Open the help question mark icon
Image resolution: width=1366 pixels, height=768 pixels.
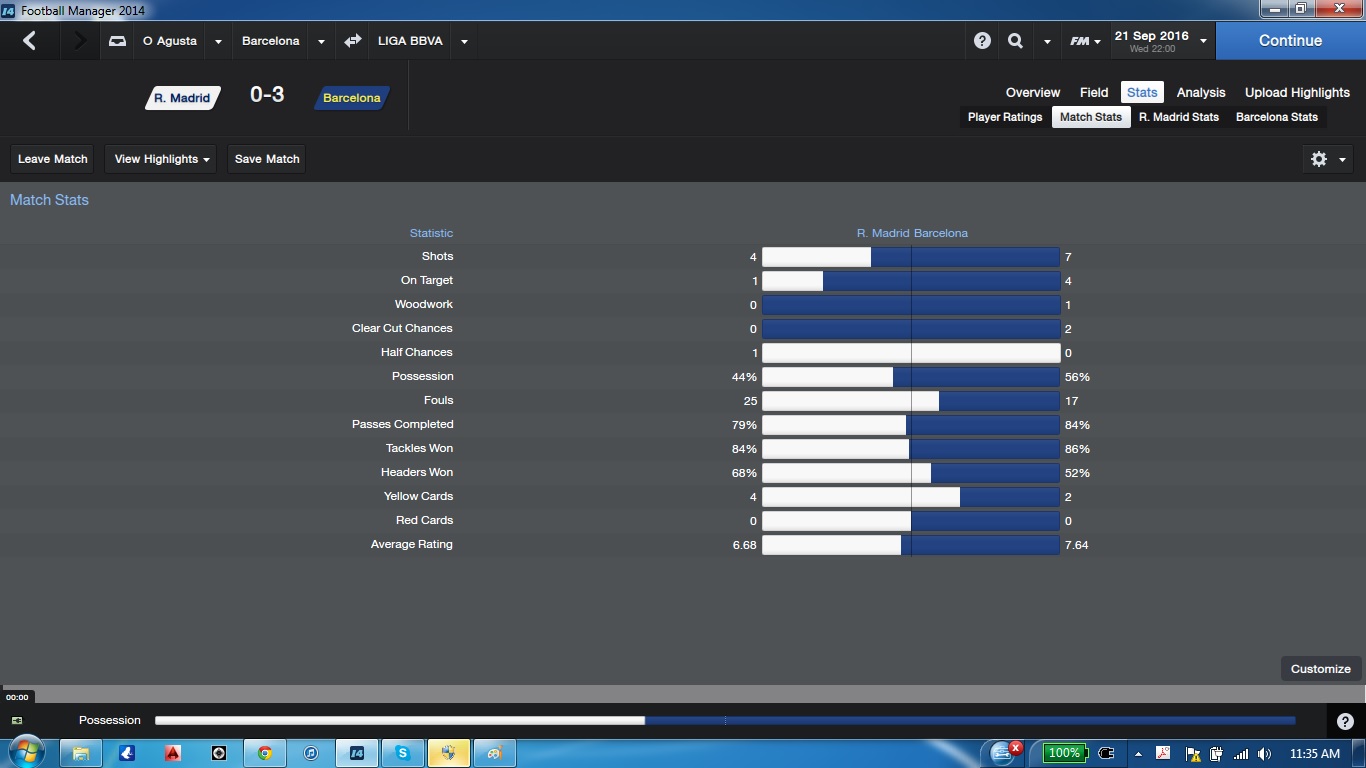[982, 41]
